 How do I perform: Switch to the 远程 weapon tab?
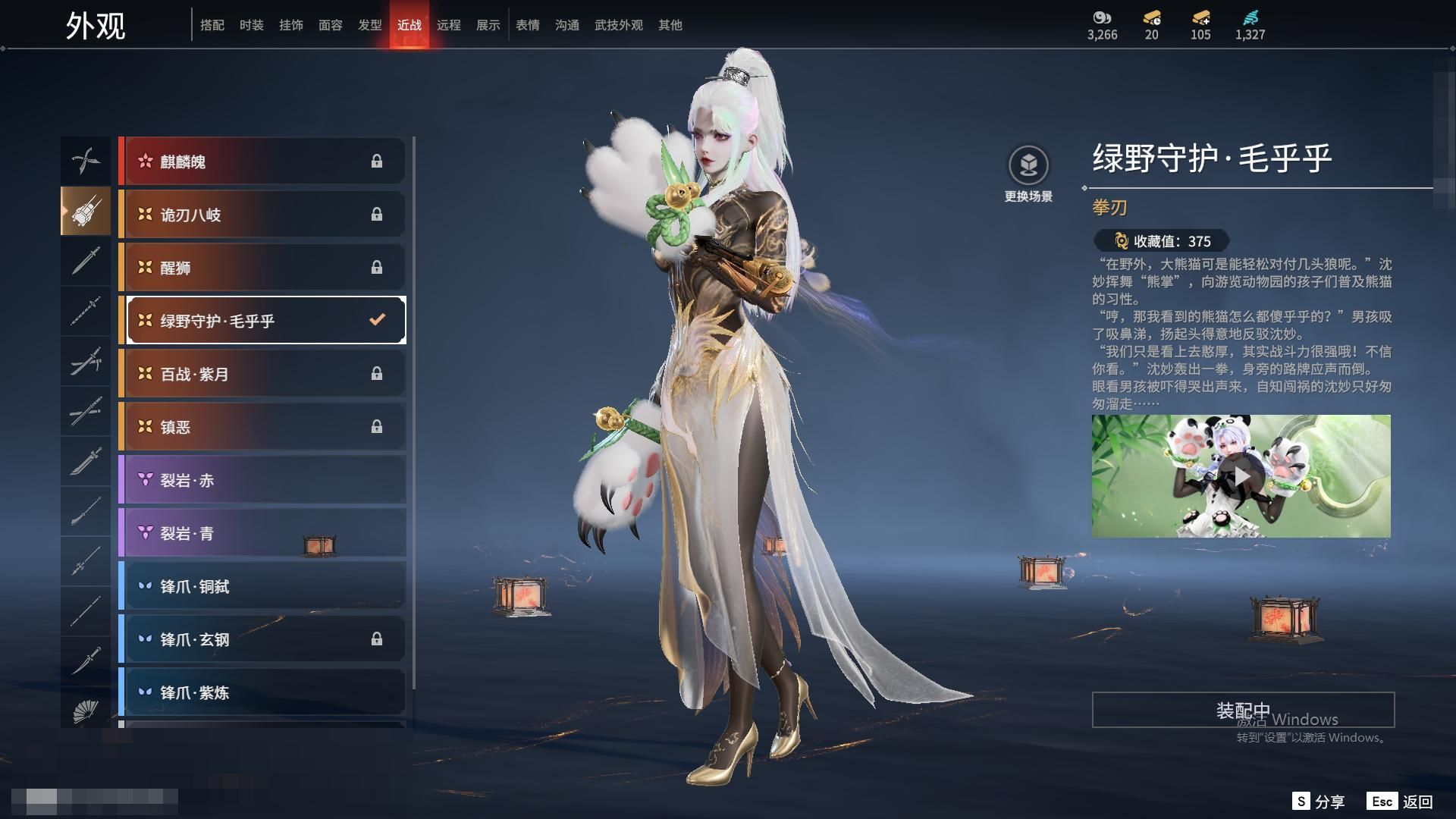[x=448, y=25]
